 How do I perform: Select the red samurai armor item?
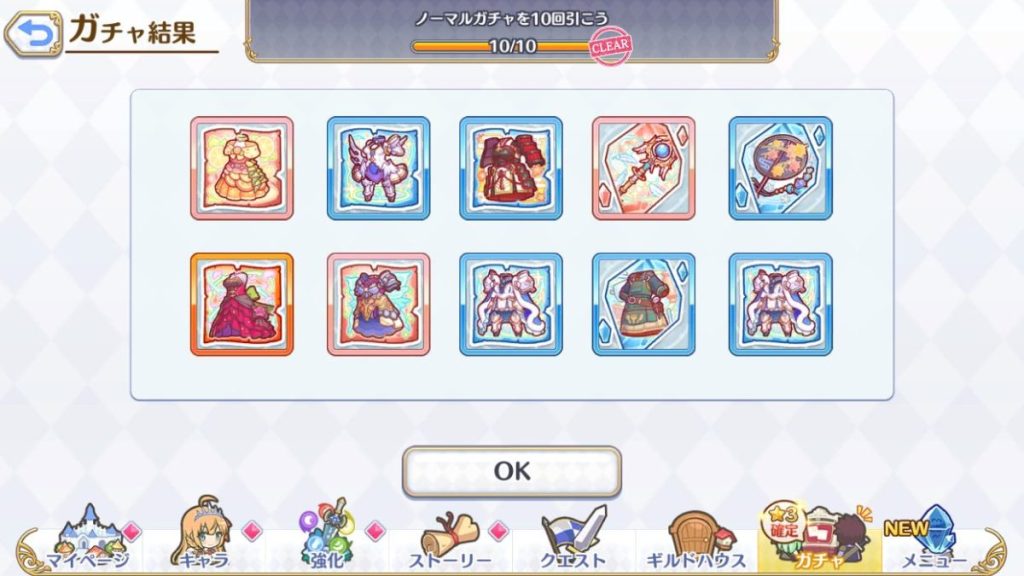tap(511, 168)
